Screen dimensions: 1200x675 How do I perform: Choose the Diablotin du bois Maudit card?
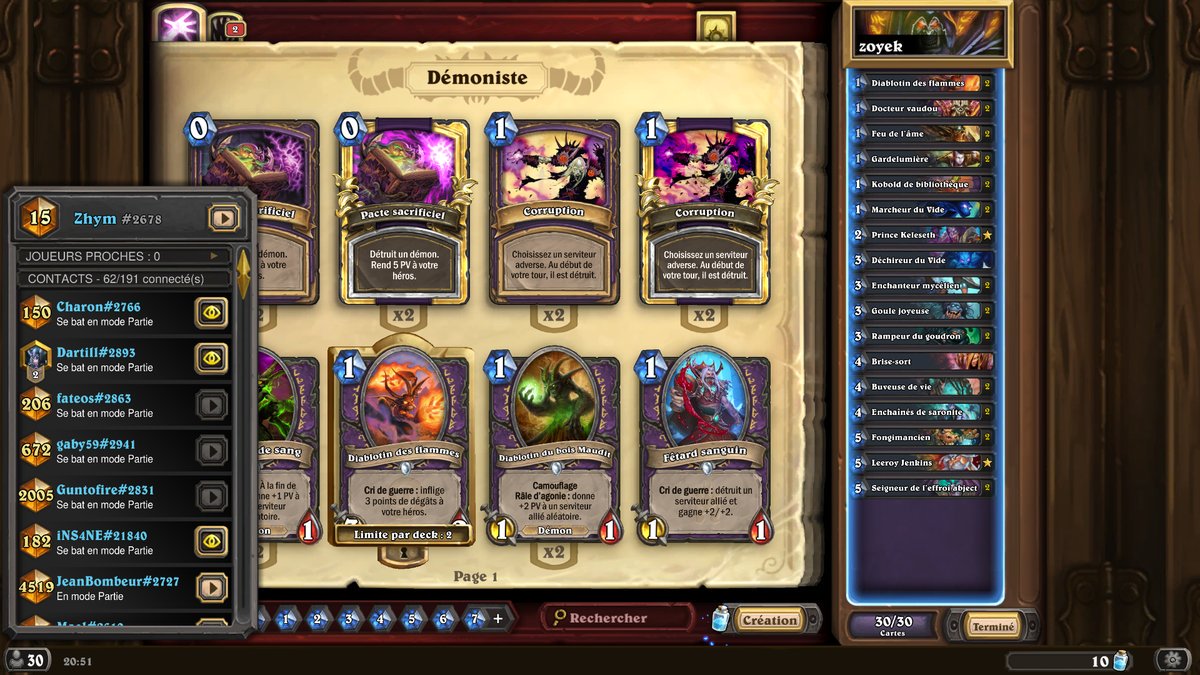(553, 447)
